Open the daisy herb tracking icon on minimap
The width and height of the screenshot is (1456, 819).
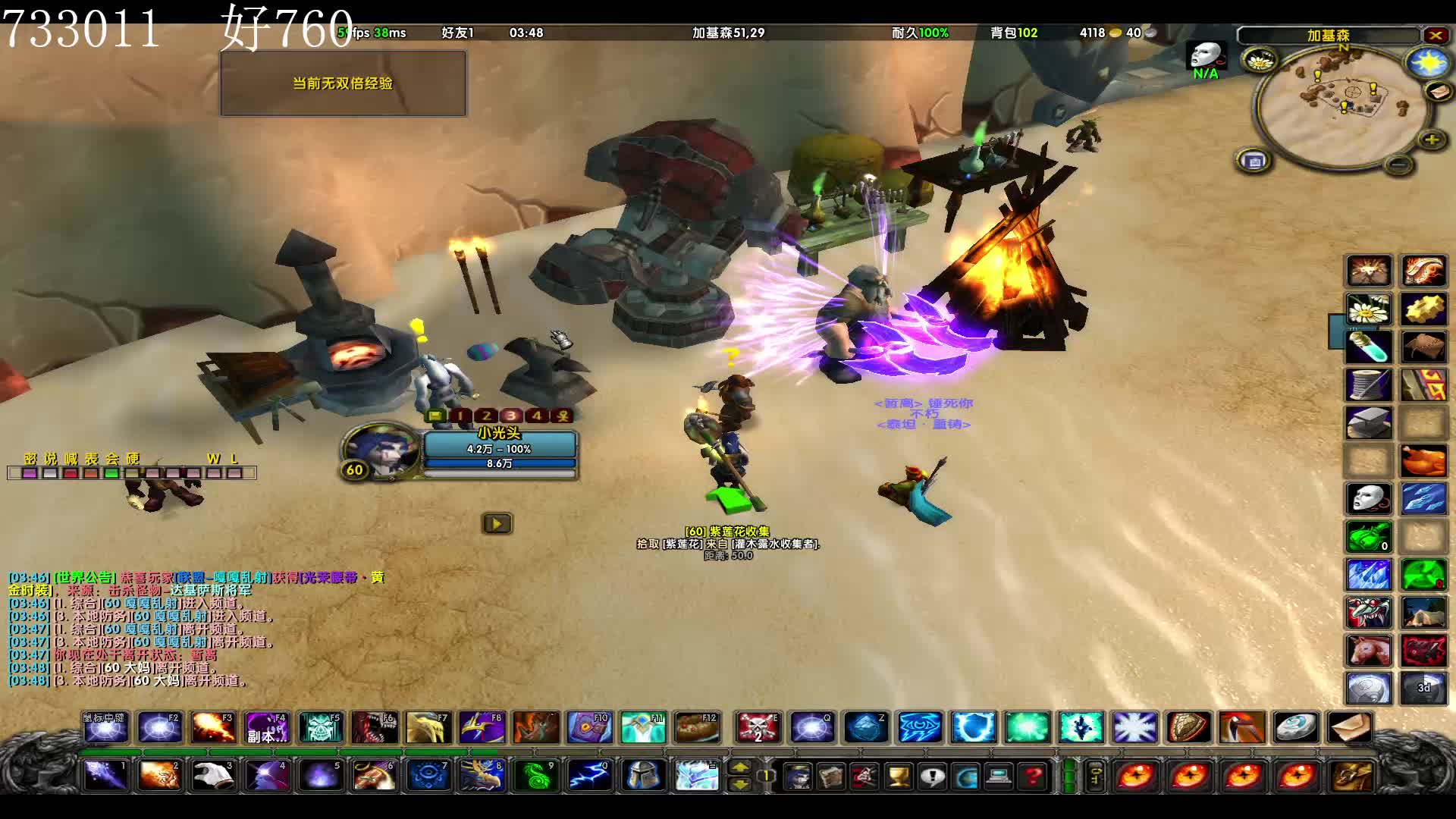point(1260,60)
